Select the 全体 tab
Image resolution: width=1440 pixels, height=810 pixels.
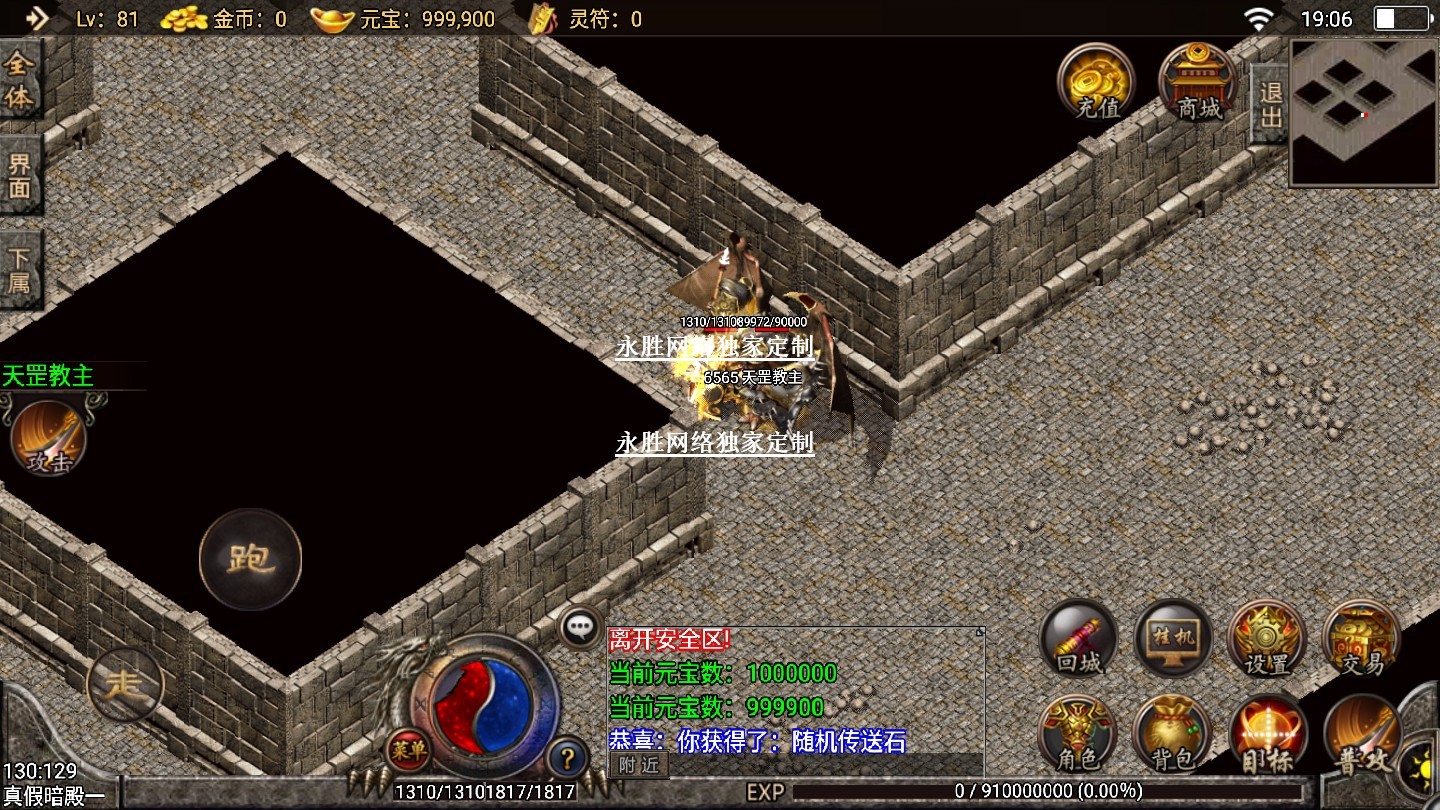pyautogui.click(x=20, y=80)
